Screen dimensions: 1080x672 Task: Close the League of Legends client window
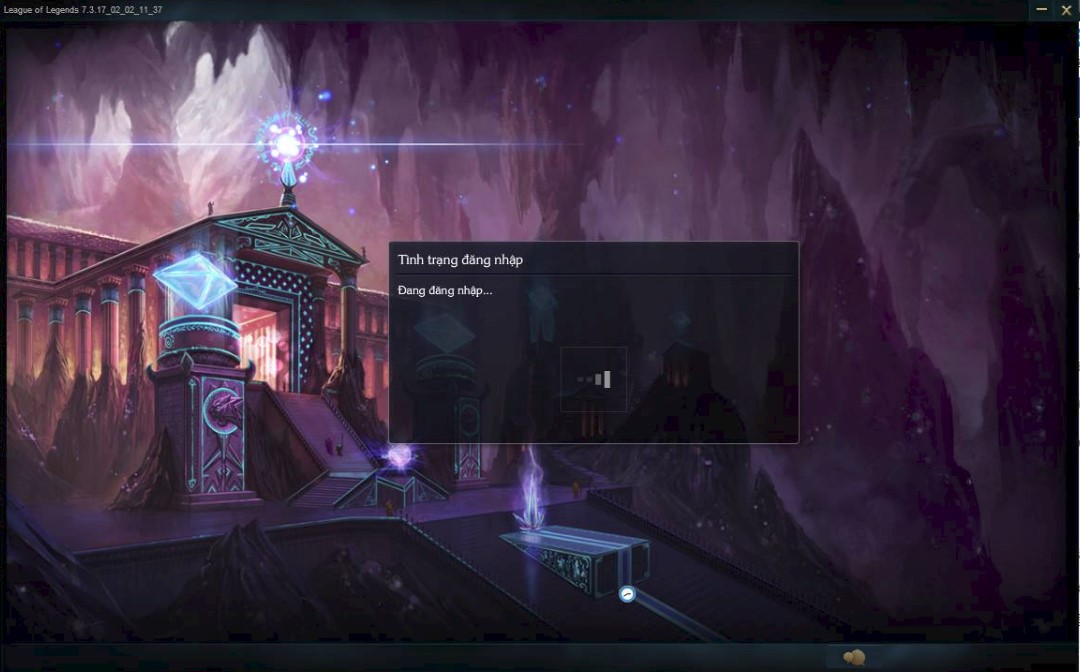point(1066,10)
